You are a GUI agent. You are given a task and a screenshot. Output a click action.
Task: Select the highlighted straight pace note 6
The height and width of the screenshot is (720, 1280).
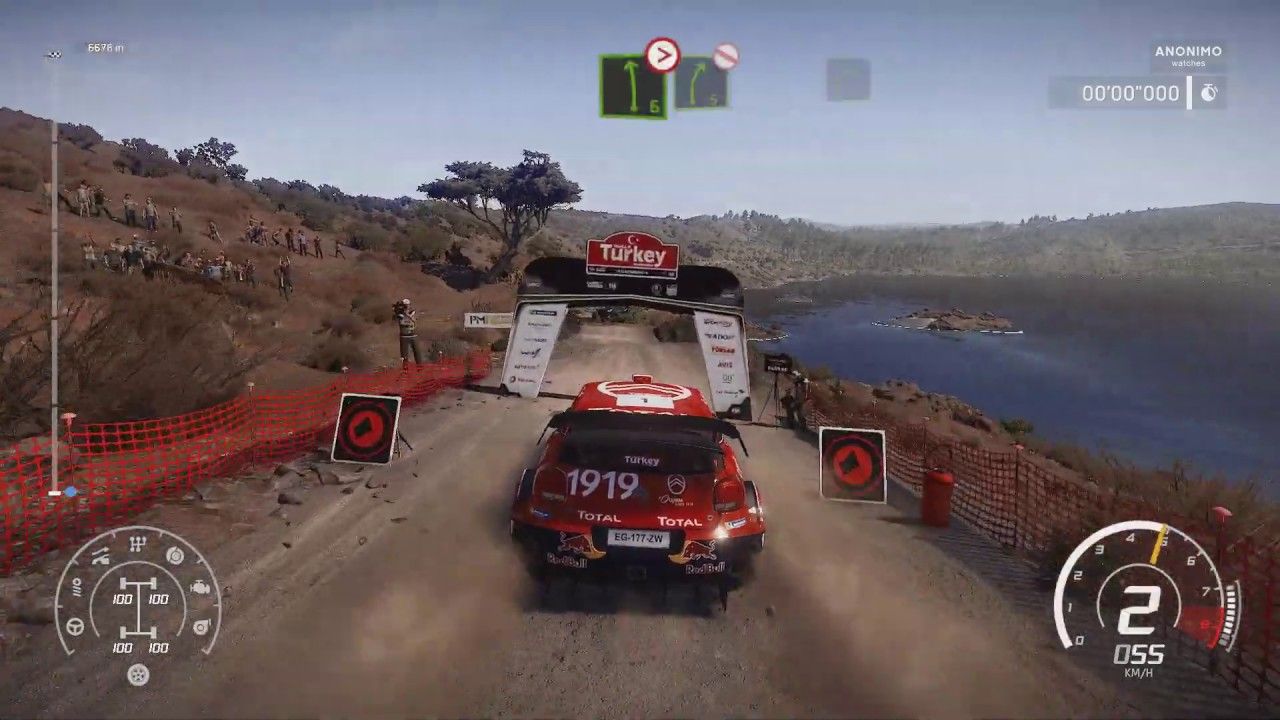632,86
